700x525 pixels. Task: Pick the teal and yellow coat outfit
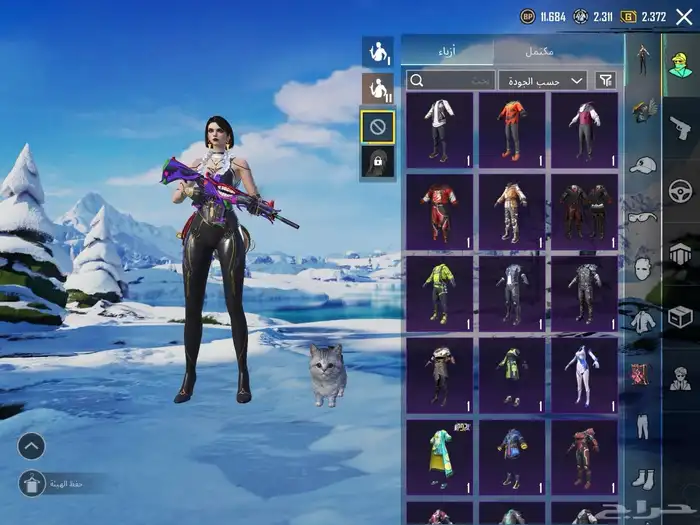(x=439, y=455)
